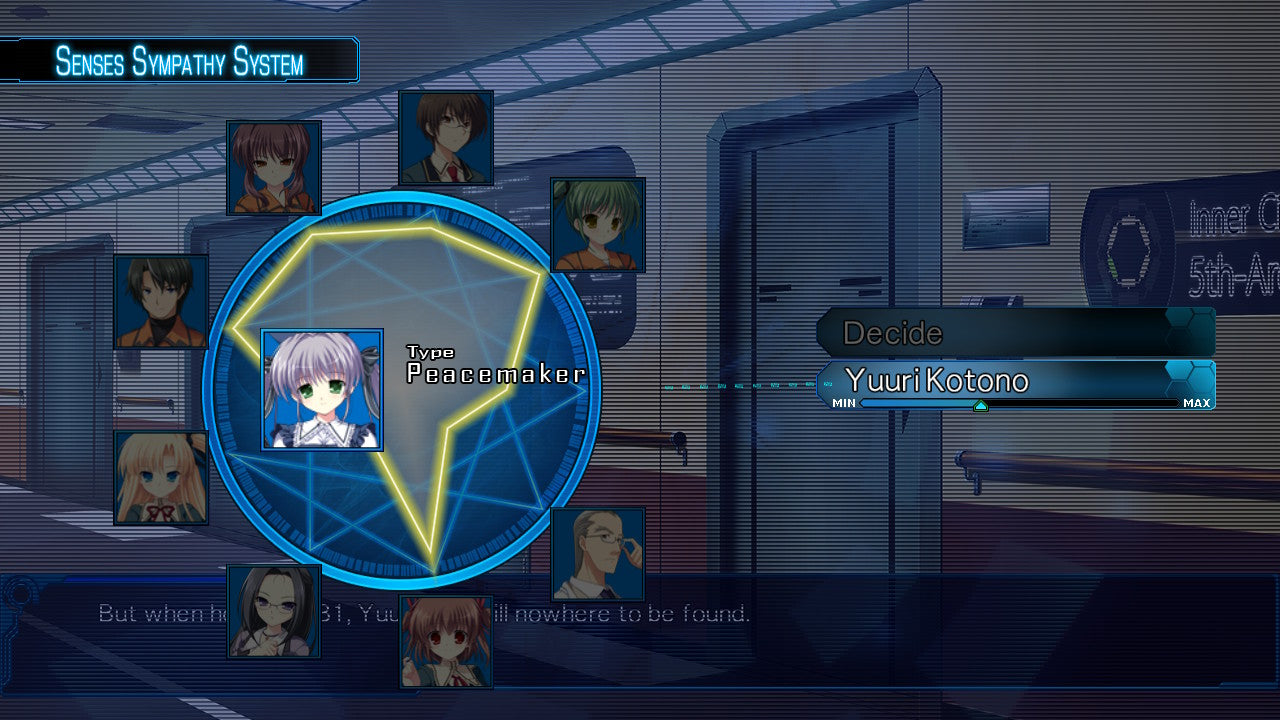Select the red-haired girl with twin tails
Viewport: 1280px width, 720px height.
[x=274, y=168]
